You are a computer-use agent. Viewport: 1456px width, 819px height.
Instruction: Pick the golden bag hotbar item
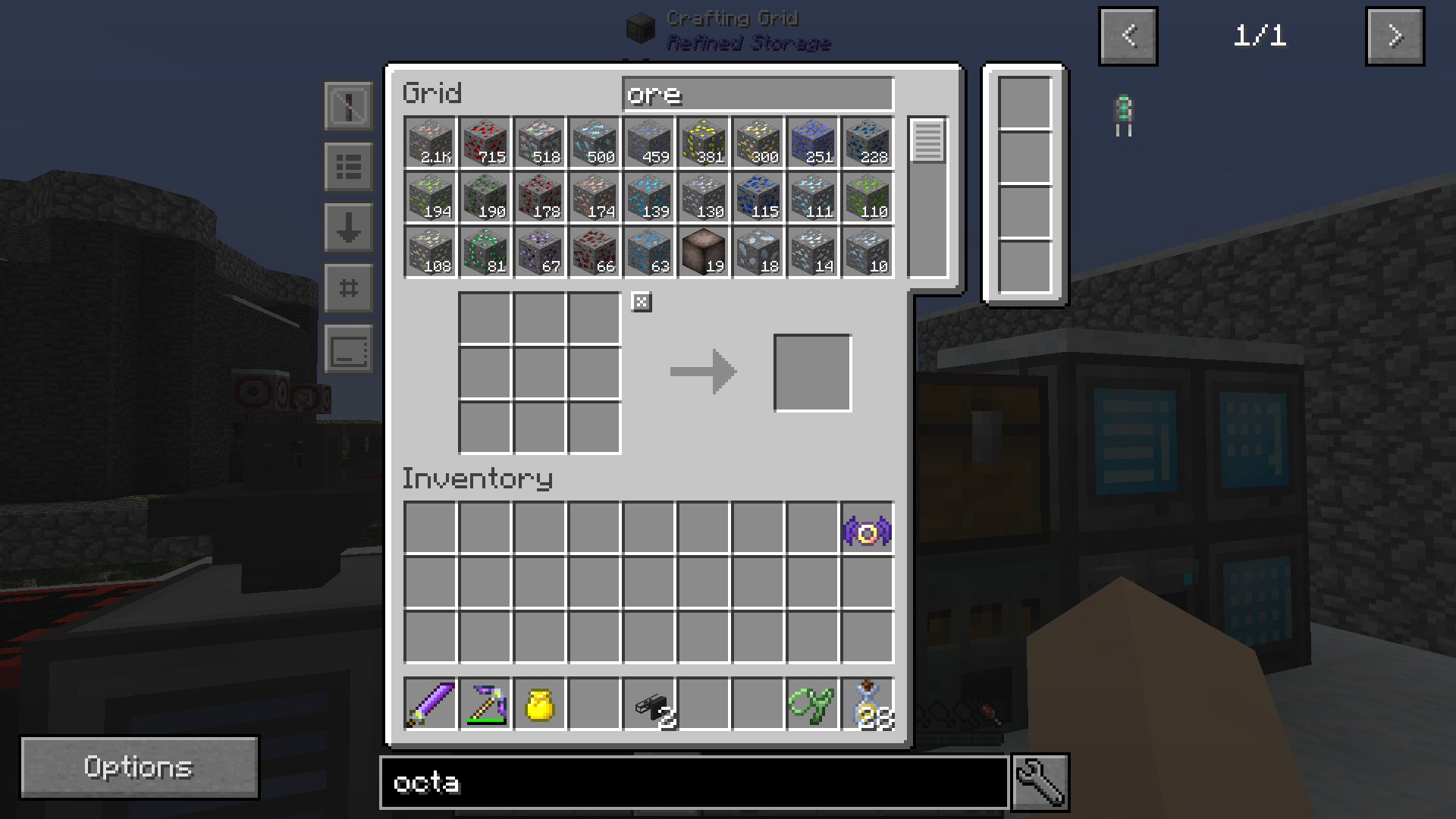pos(539,704)
